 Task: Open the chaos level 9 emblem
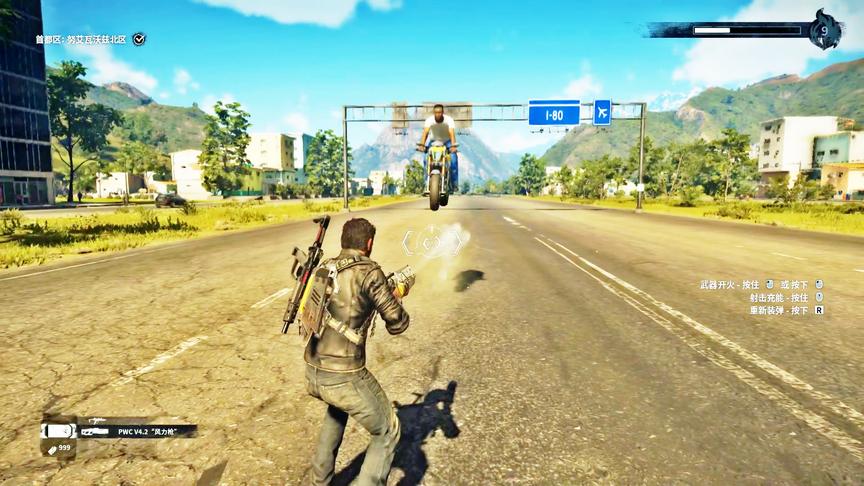tap(824, 29)
